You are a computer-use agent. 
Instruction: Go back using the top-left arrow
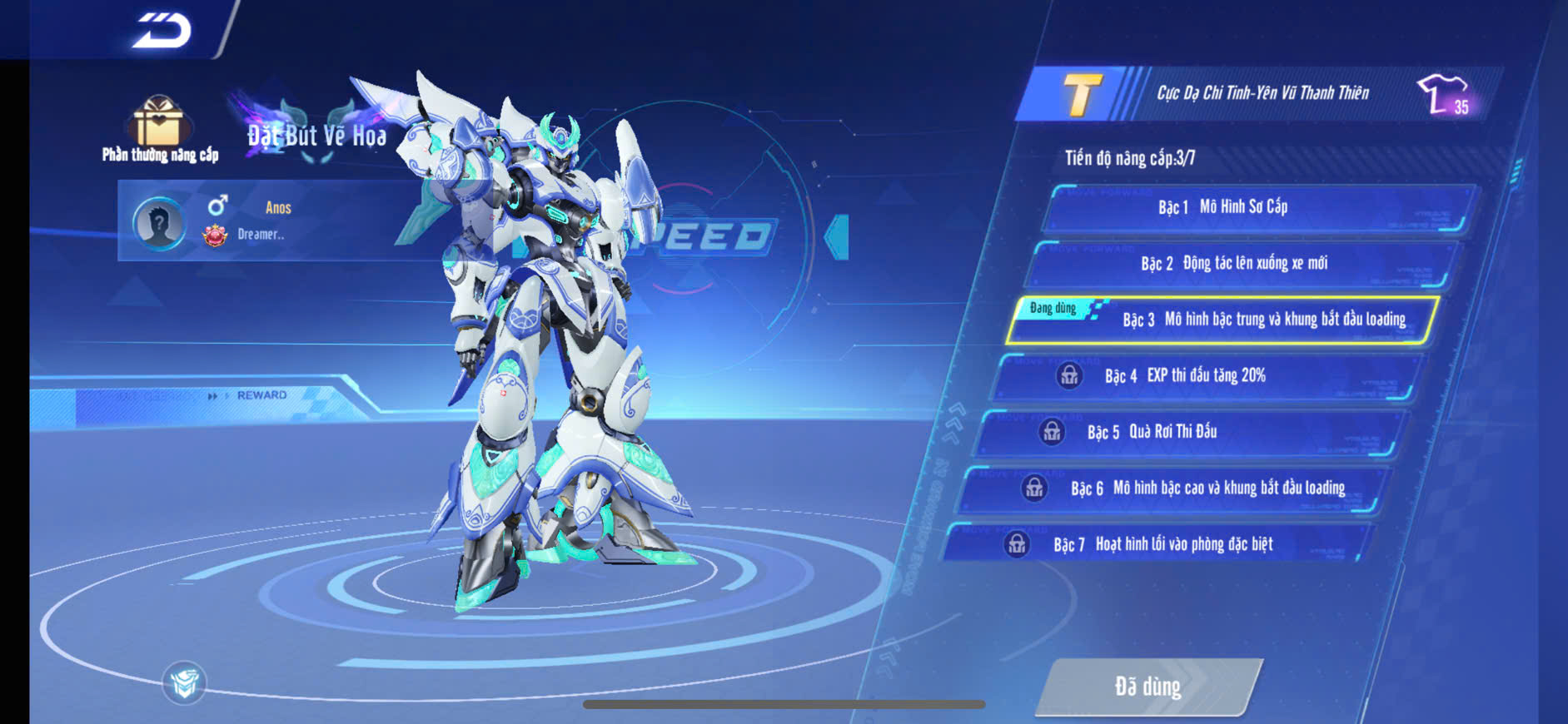[162, 31]
